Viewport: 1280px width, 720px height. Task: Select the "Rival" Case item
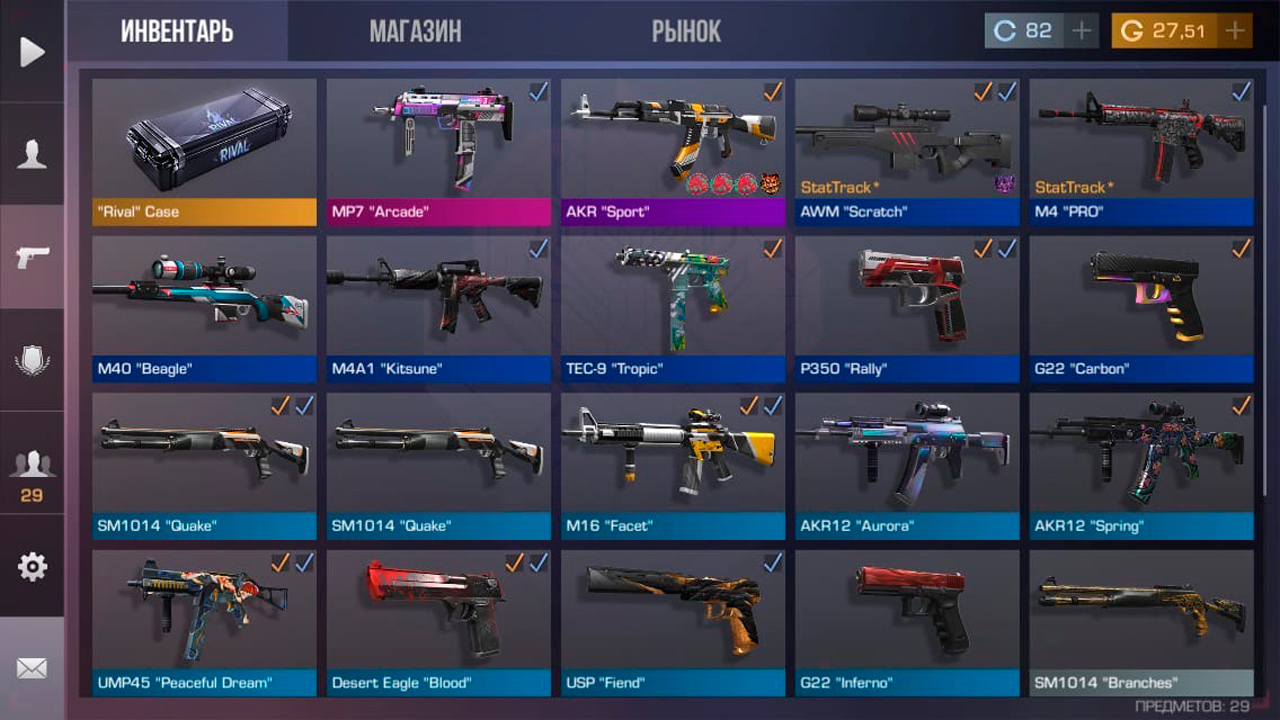coord(204,152)
